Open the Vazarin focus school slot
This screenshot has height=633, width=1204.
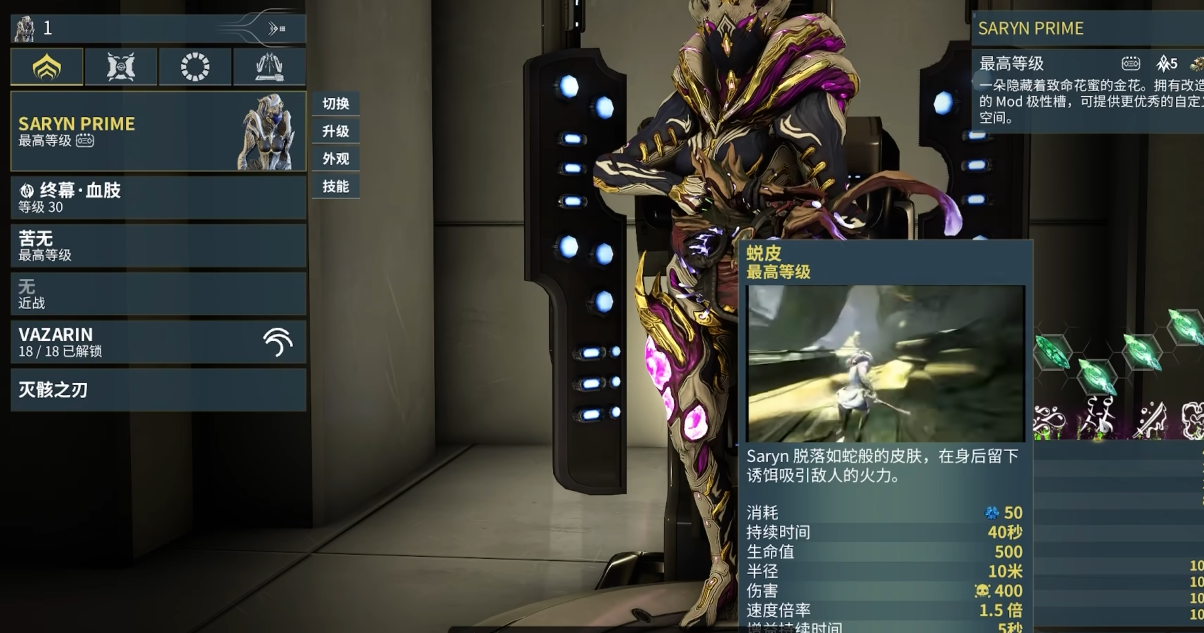(158, 341)
